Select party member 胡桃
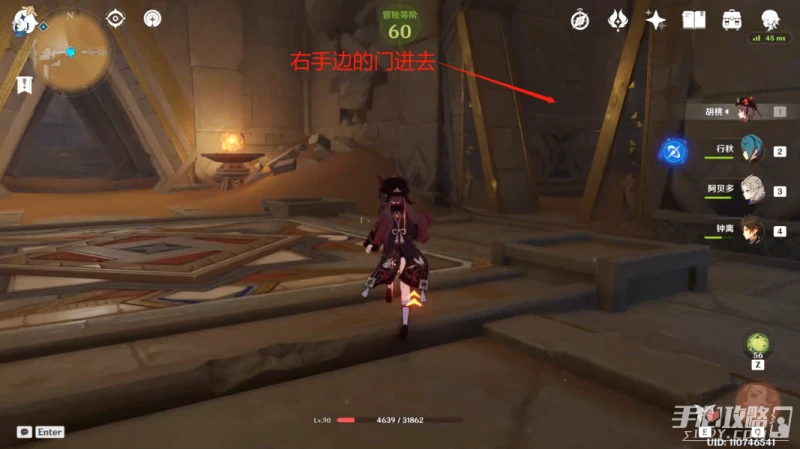This screenshot has width=800, height=449. pos(747,112)
